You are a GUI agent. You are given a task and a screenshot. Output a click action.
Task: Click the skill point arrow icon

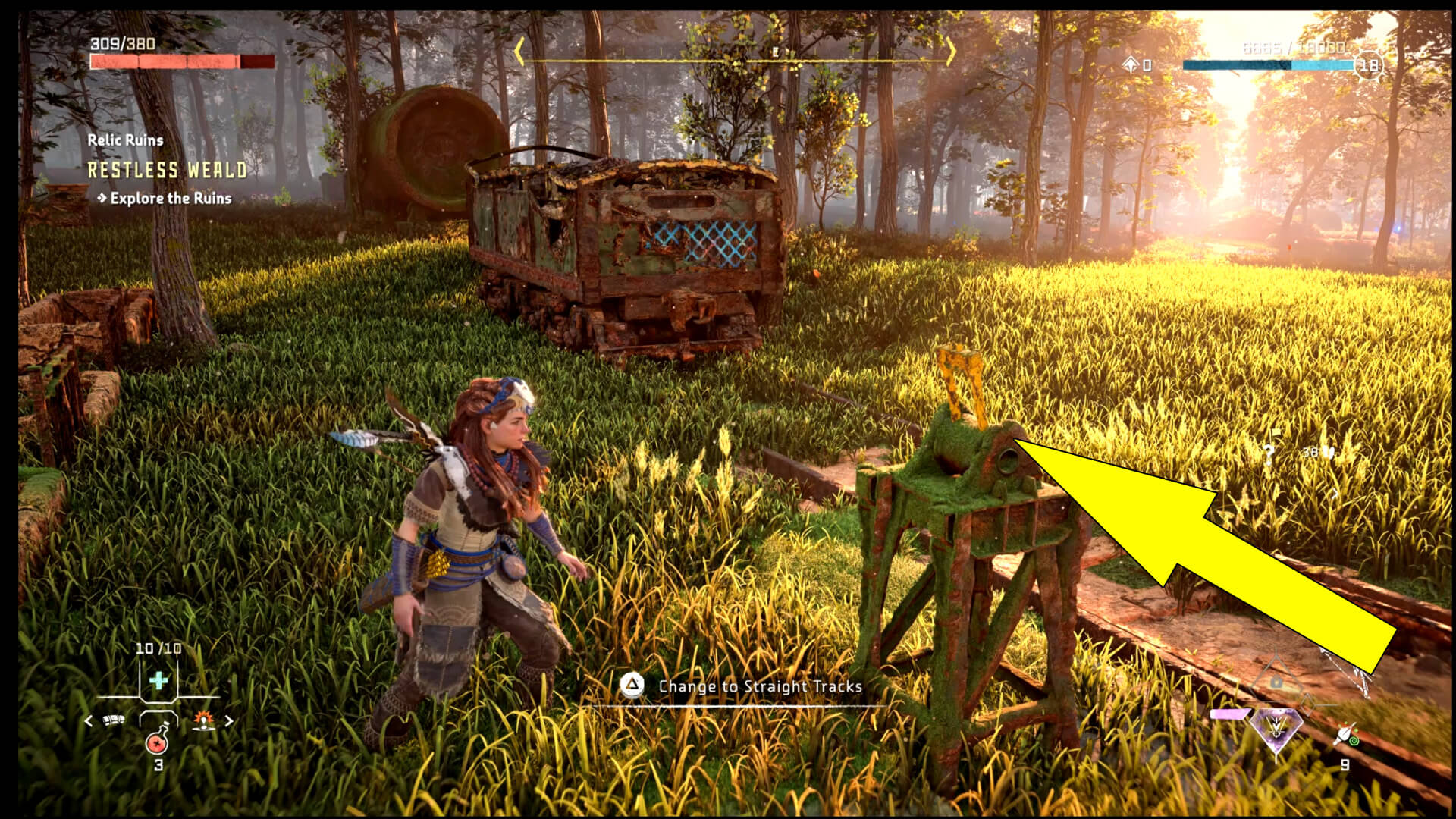1131,65
